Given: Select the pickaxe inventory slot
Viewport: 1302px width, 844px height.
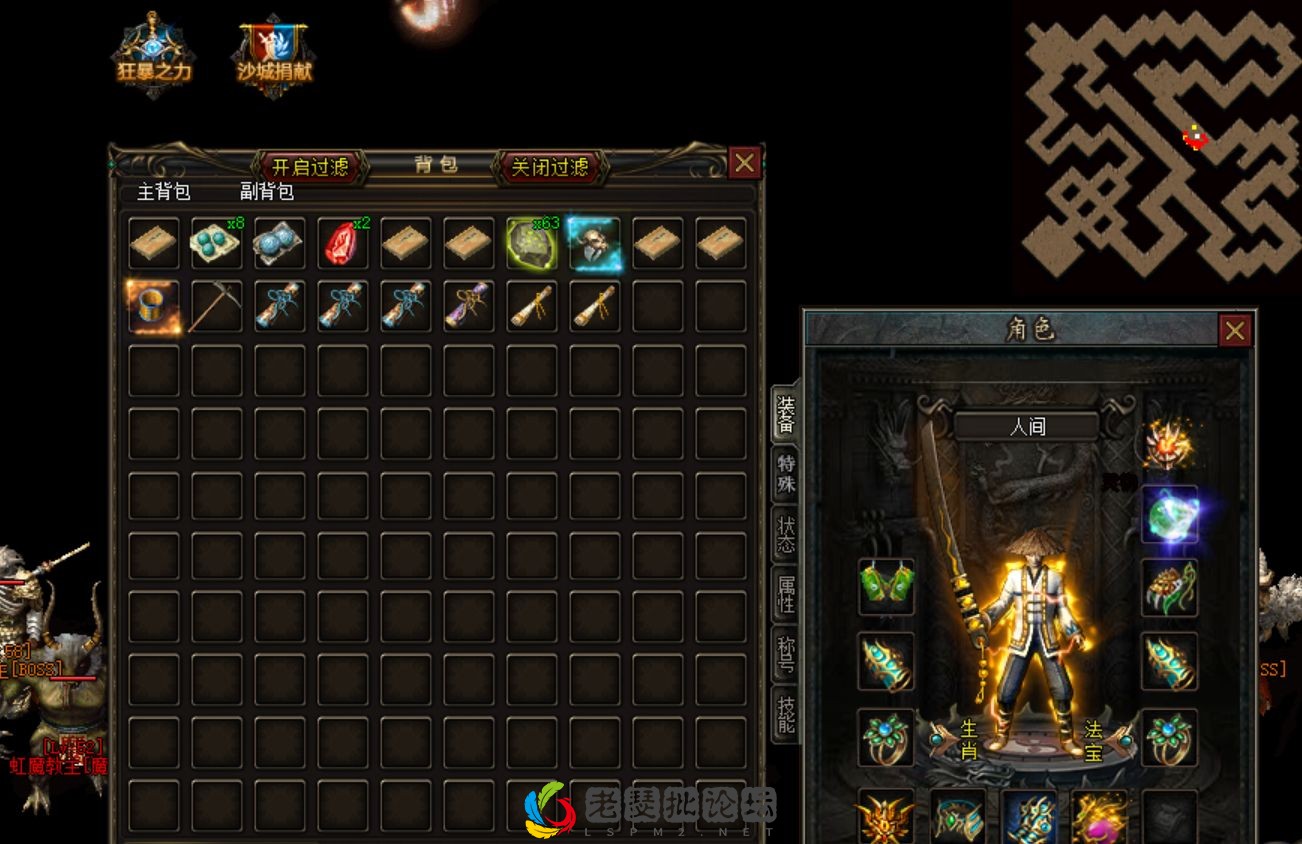Looking at the screenshot, I should 217,306.
